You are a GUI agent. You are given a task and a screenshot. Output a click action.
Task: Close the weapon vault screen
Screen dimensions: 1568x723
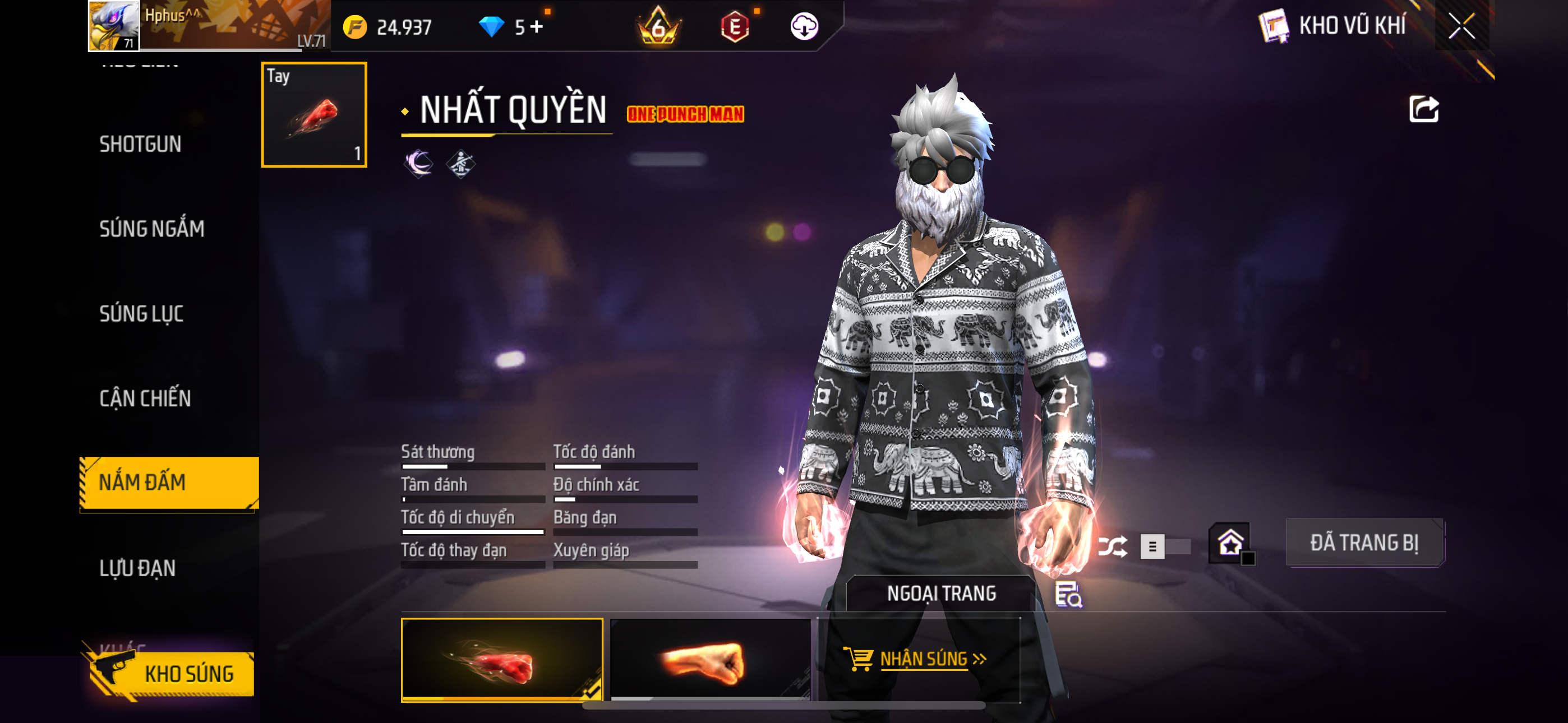click(1461, 26)
